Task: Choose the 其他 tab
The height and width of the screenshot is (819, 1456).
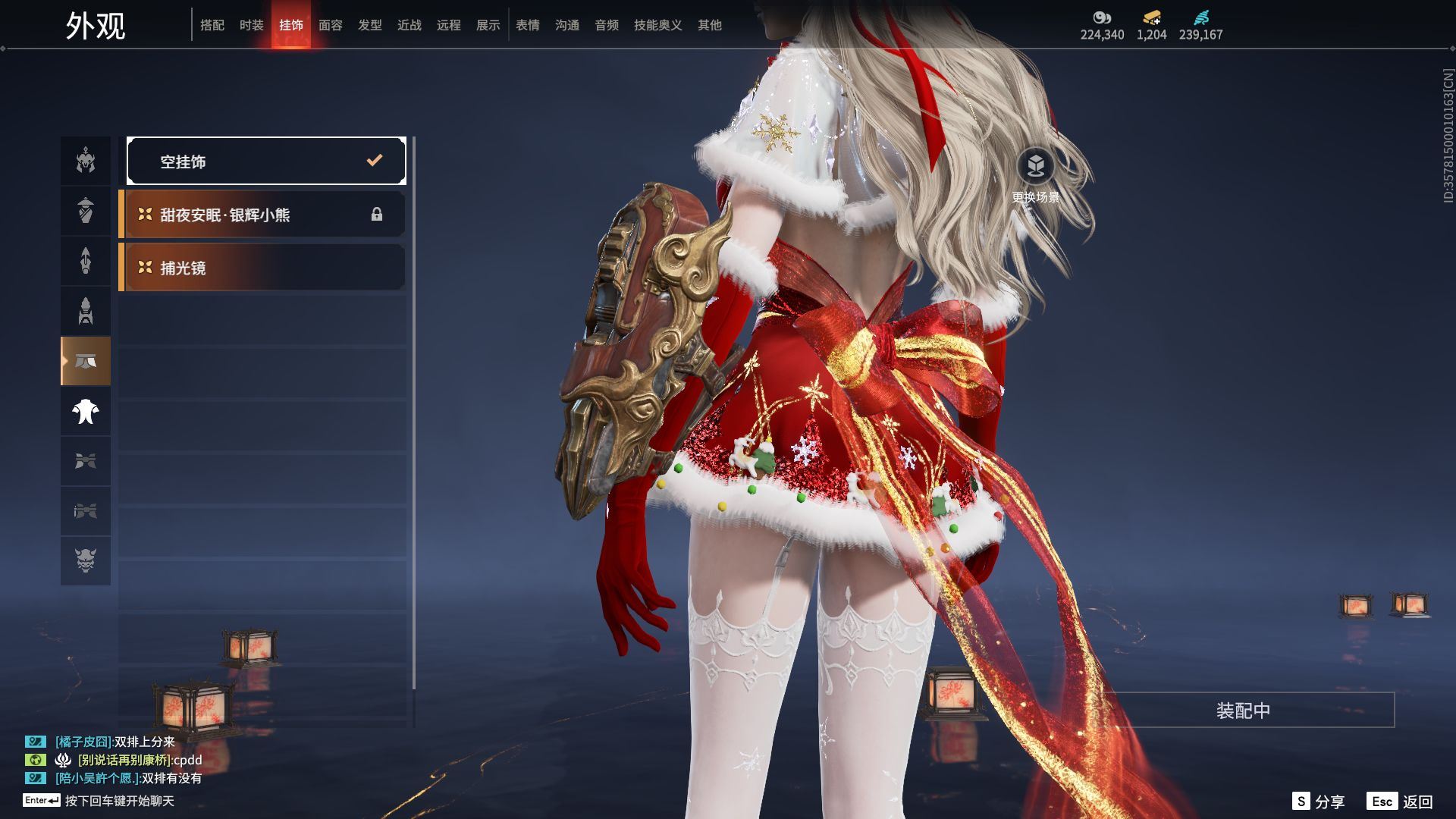Action: click(710, 25)
